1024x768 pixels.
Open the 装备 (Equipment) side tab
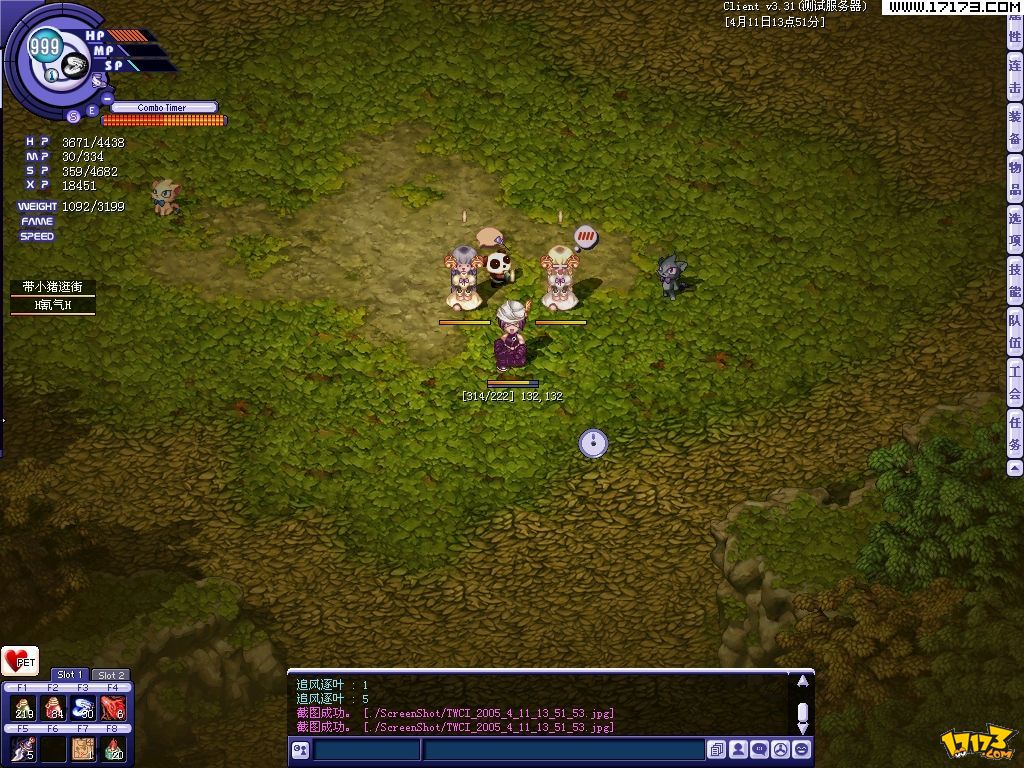[1015, 127]
